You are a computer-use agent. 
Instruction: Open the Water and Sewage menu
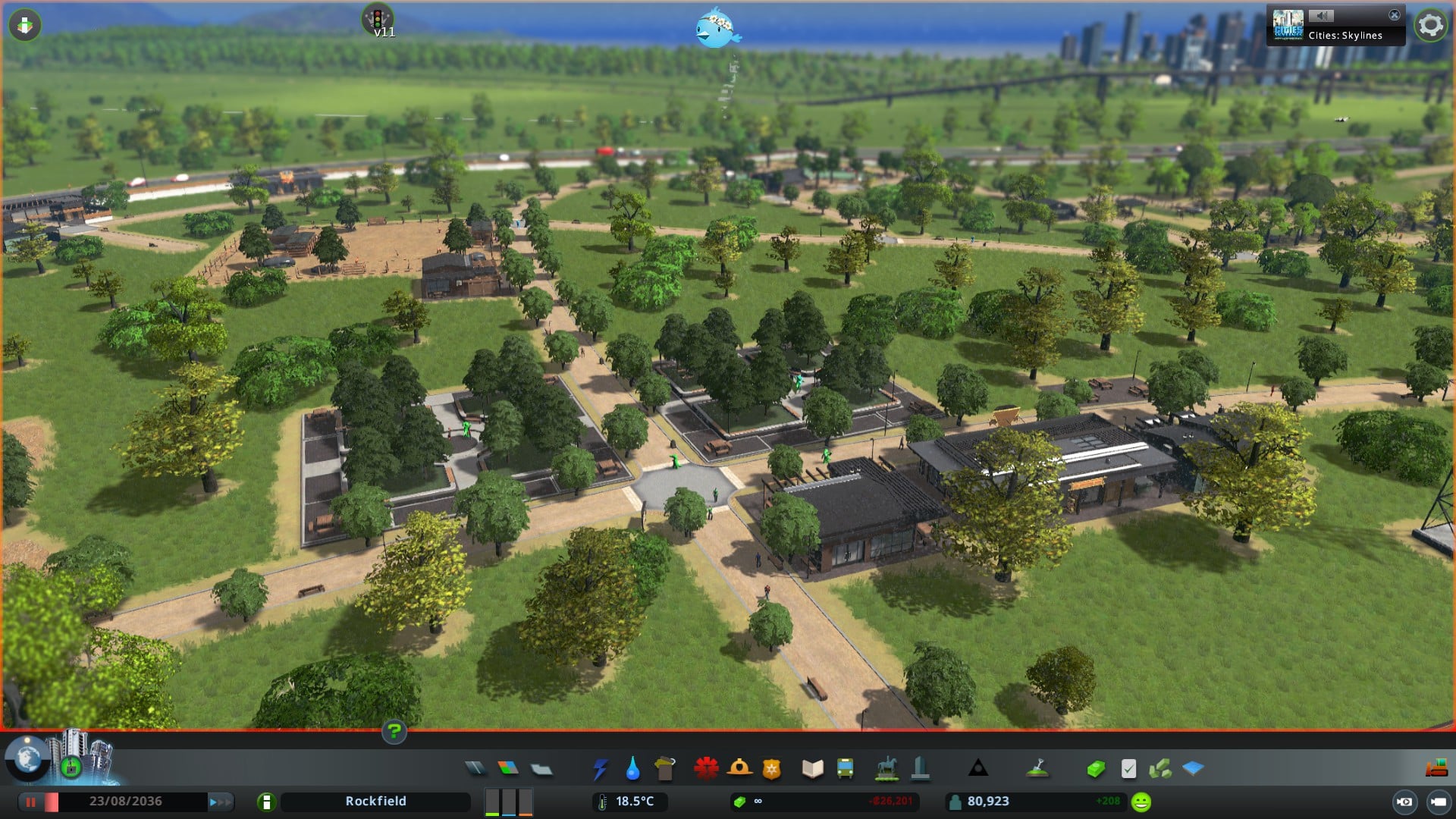tap(632, 769)
